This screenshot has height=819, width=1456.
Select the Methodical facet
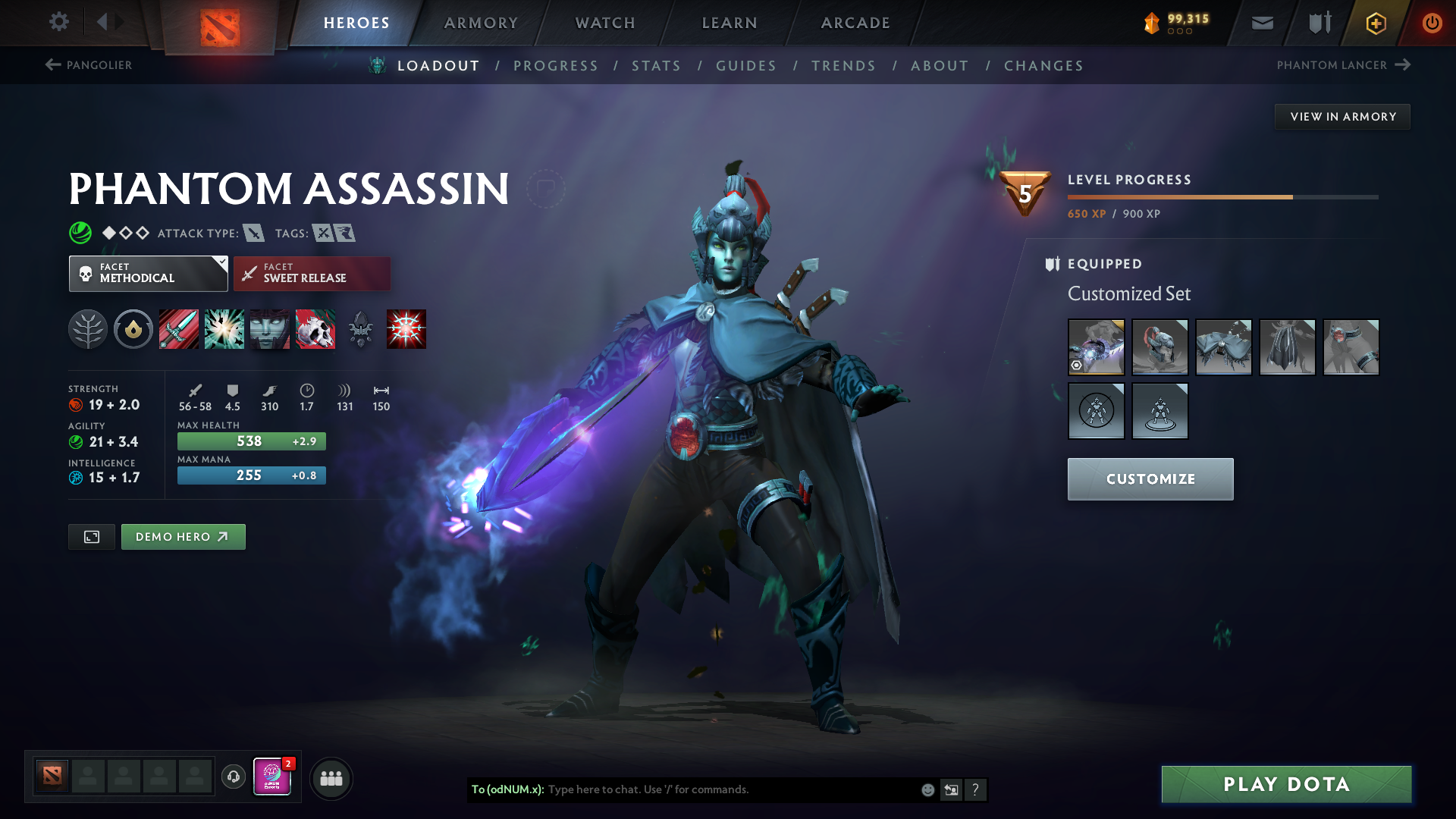click(x=148, y=274)
